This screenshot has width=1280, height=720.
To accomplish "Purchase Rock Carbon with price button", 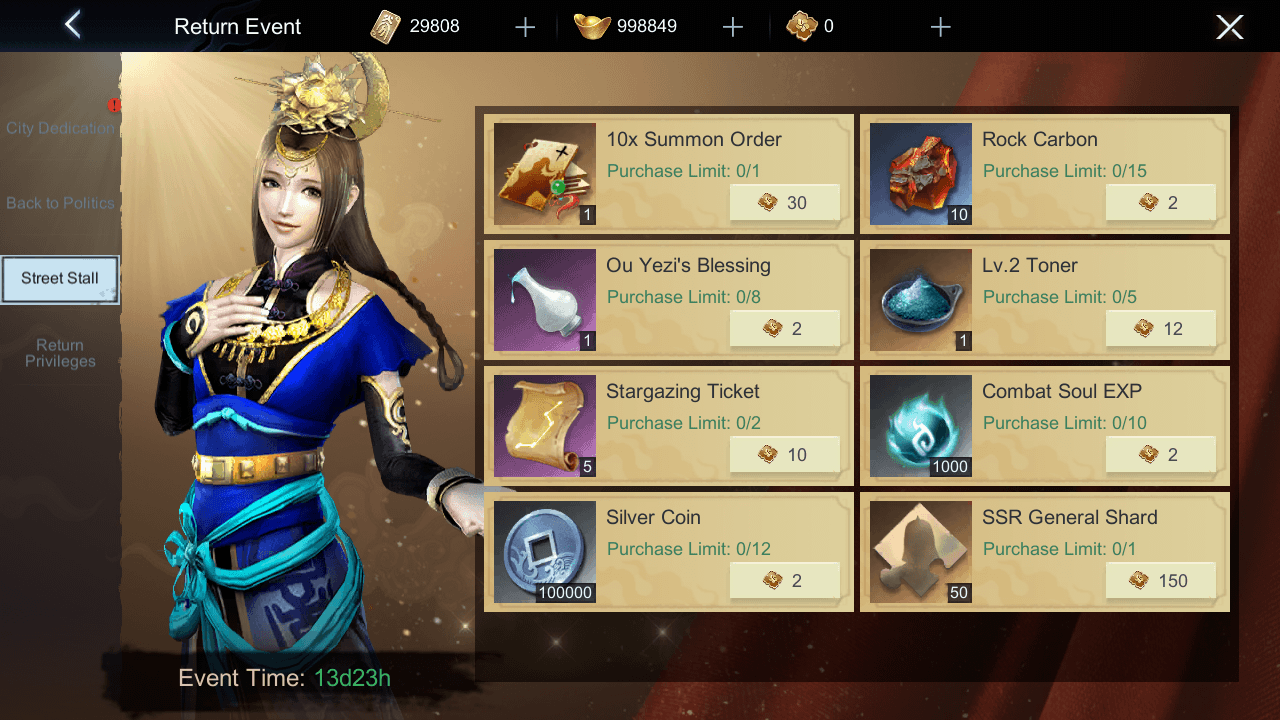I will tap(1160, 203).
